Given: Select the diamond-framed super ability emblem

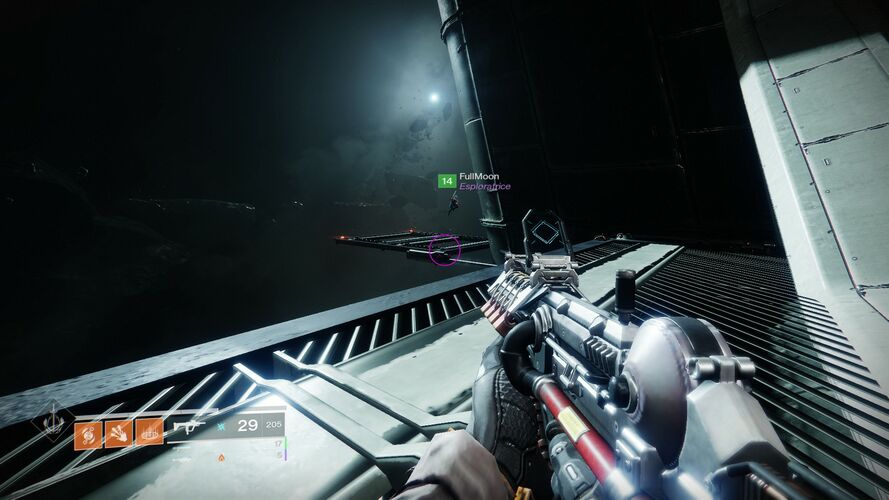Looking at the screenshot, I should click(x=50, y=420).
